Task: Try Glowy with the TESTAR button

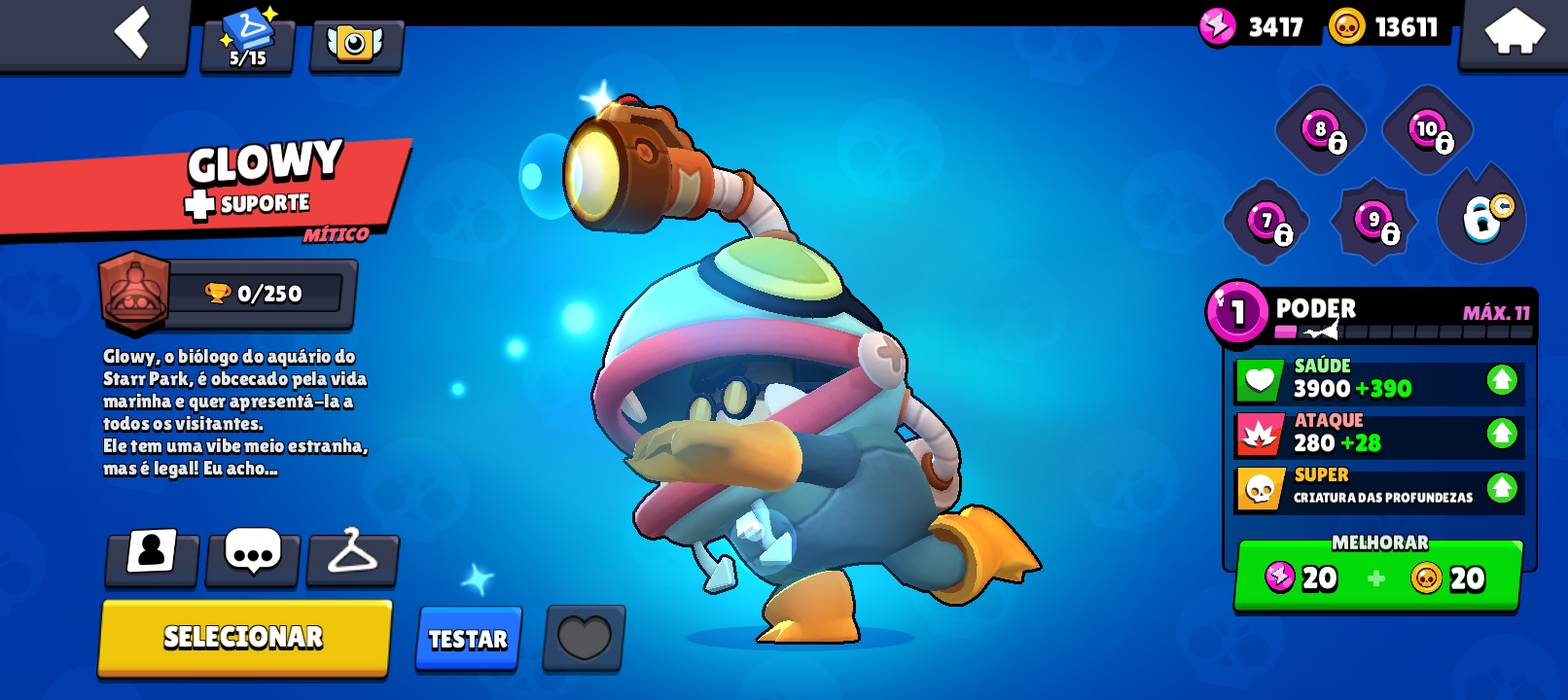Action: (468, 639)
